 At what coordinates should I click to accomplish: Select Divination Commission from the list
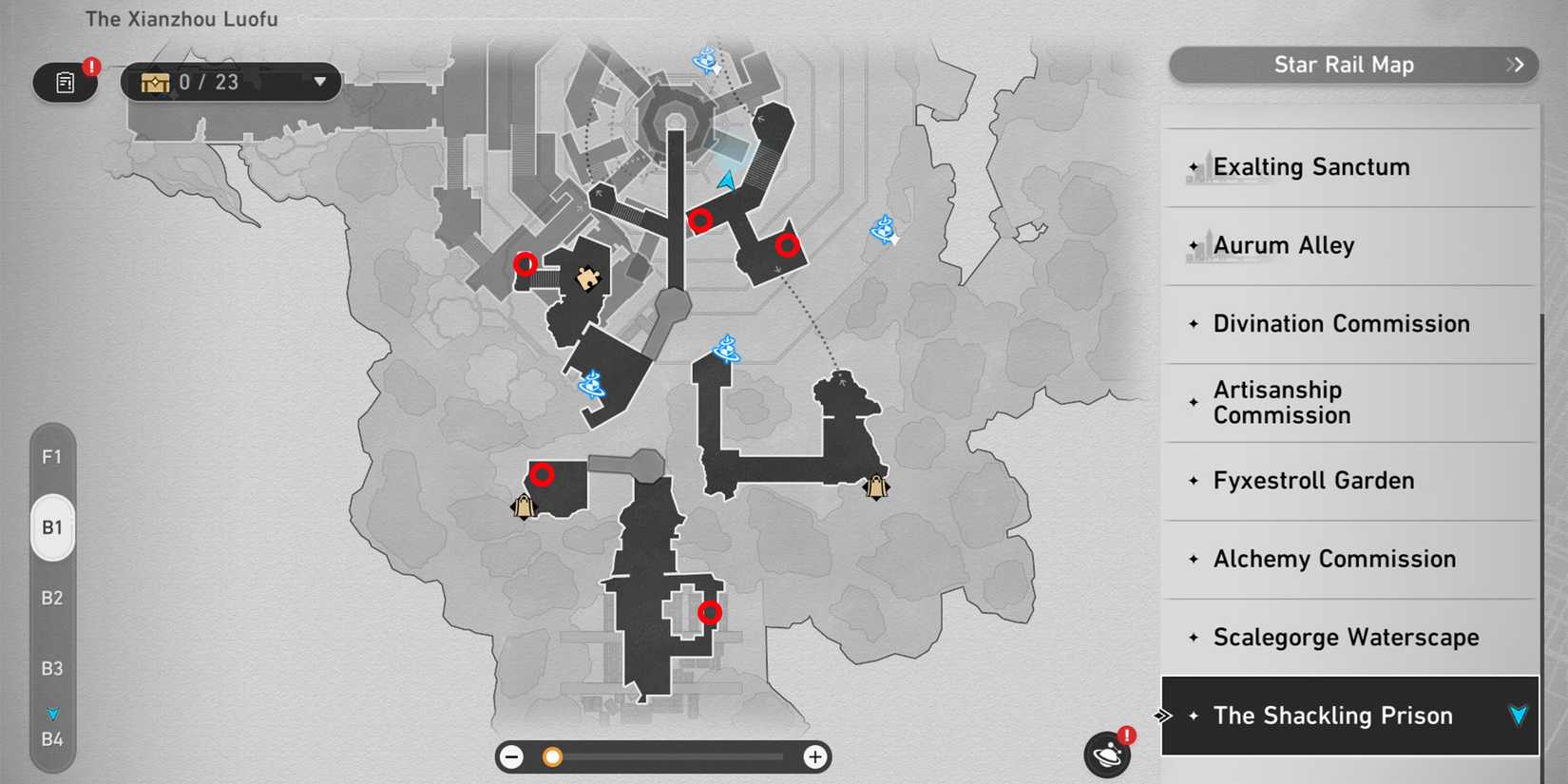[1340, 323]
